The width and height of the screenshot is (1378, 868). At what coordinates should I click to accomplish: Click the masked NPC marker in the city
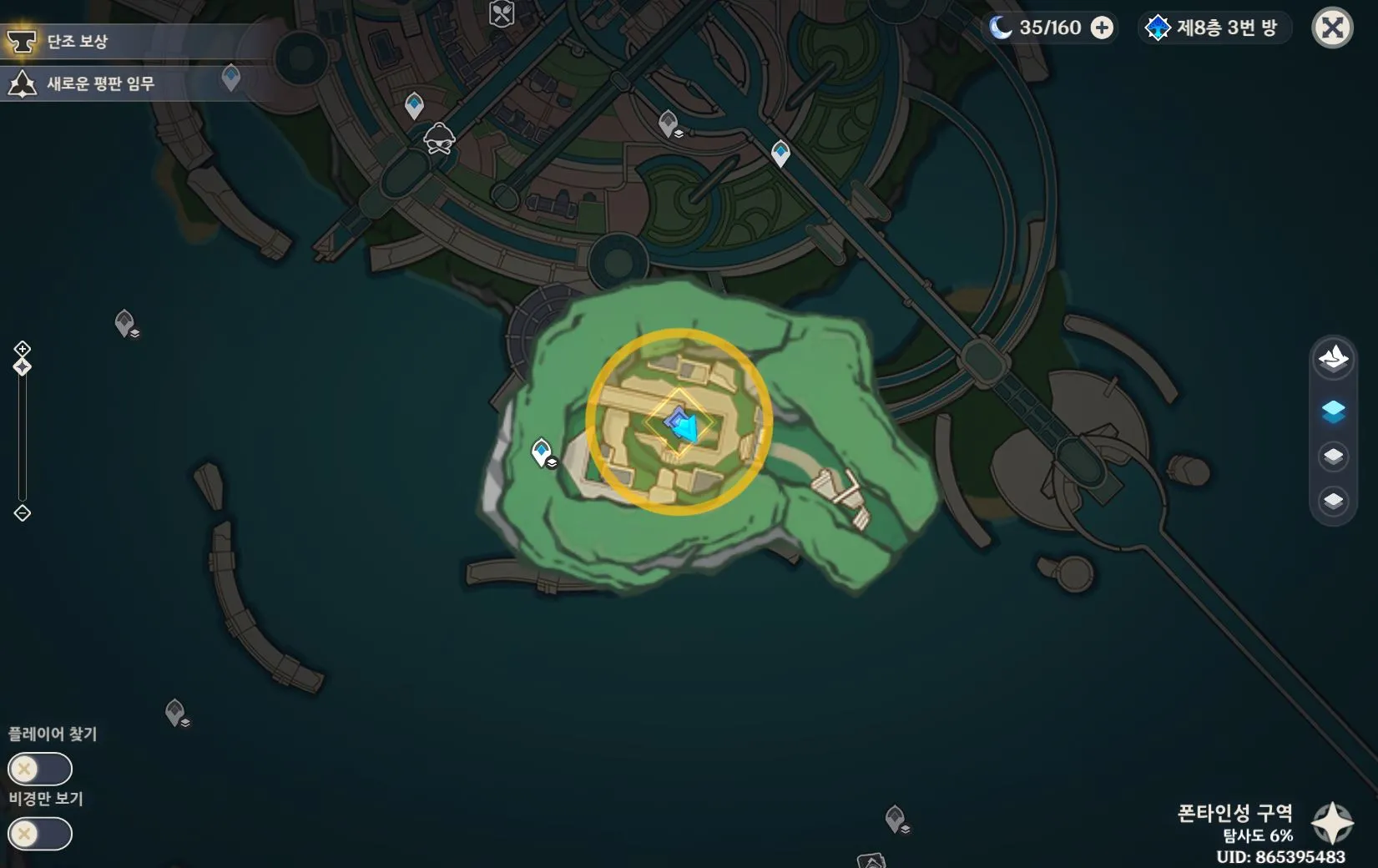coord(439,139)
